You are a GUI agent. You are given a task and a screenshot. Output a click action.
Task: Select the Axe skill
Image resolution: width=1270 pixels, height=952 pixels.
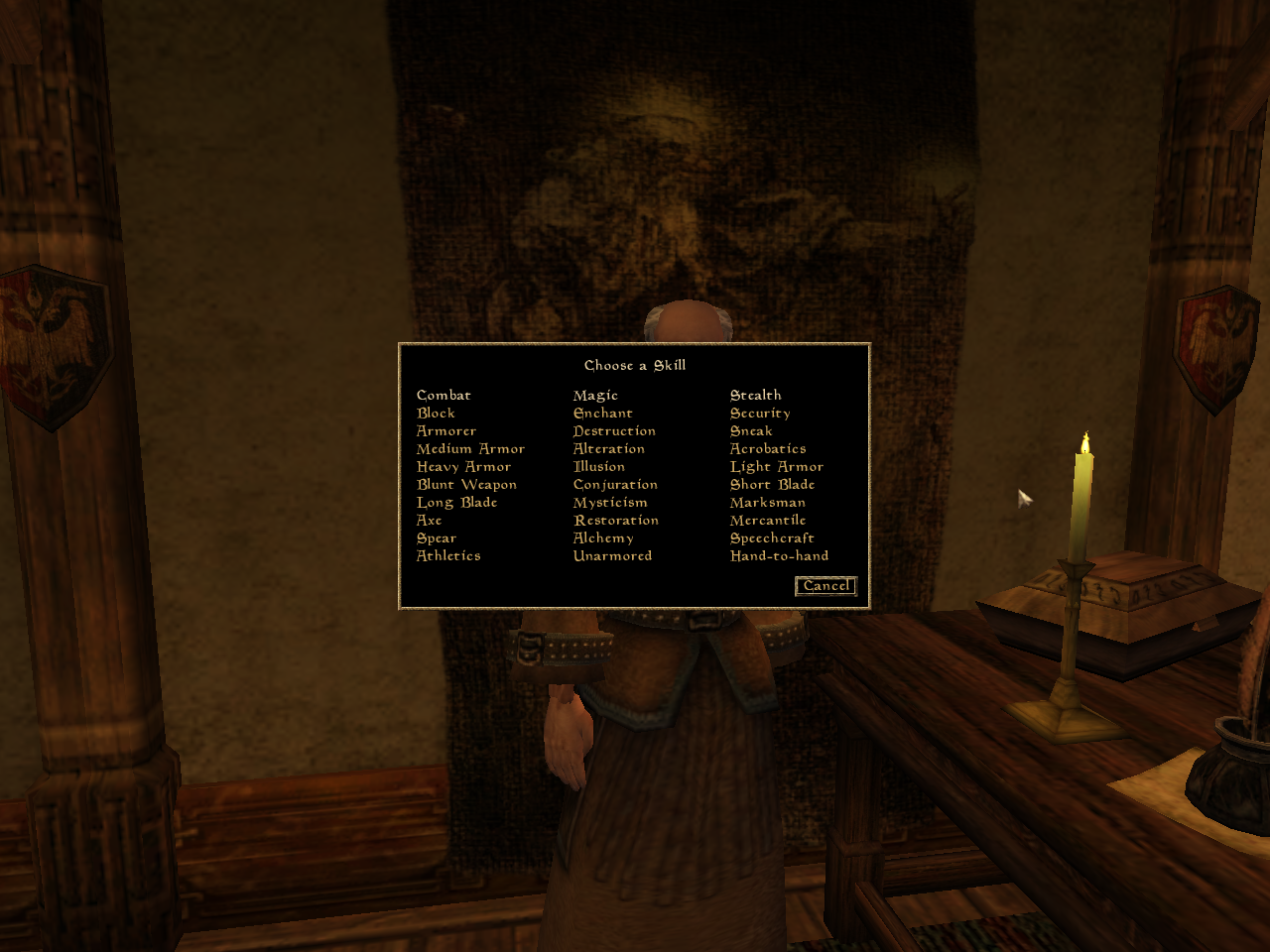tap(428, 520)
